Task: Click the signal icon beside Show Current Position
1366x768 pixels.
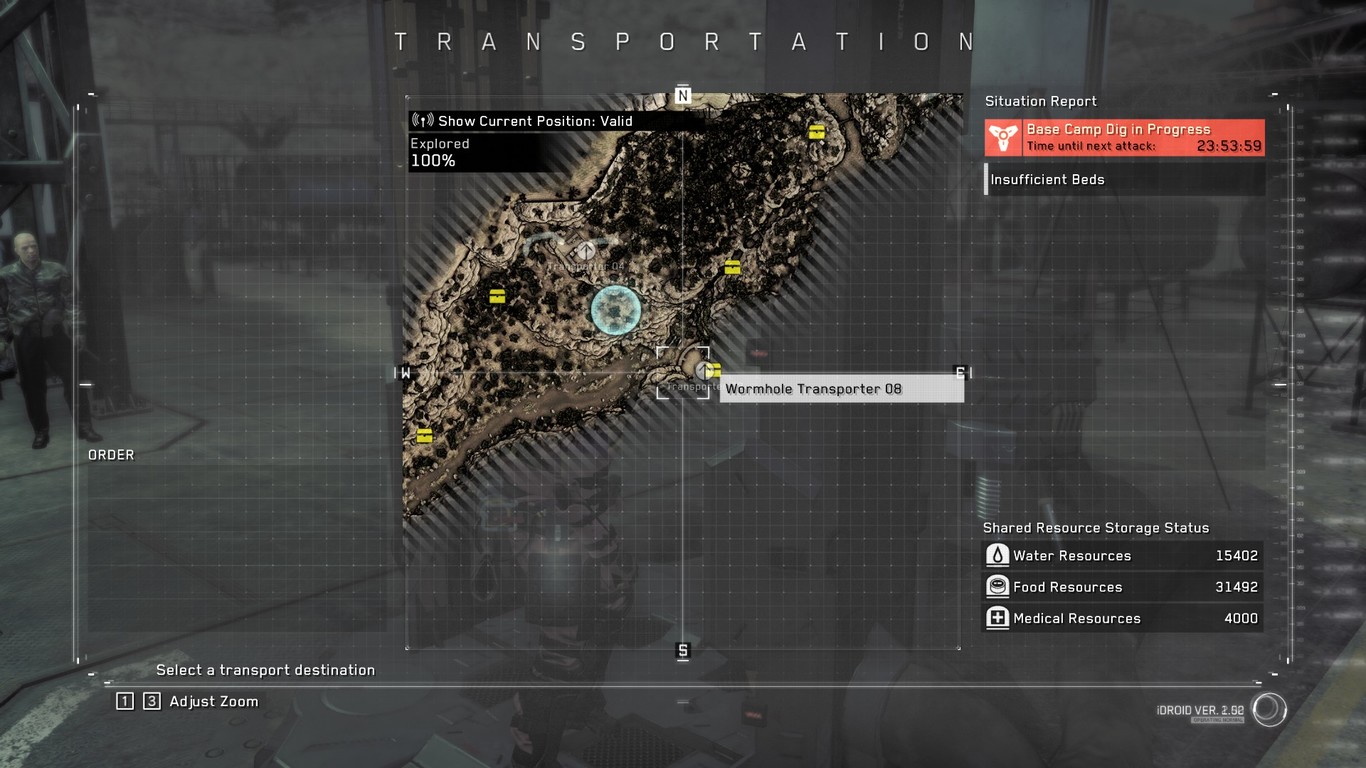Action: pyautogui.click(x=421, y=119)
